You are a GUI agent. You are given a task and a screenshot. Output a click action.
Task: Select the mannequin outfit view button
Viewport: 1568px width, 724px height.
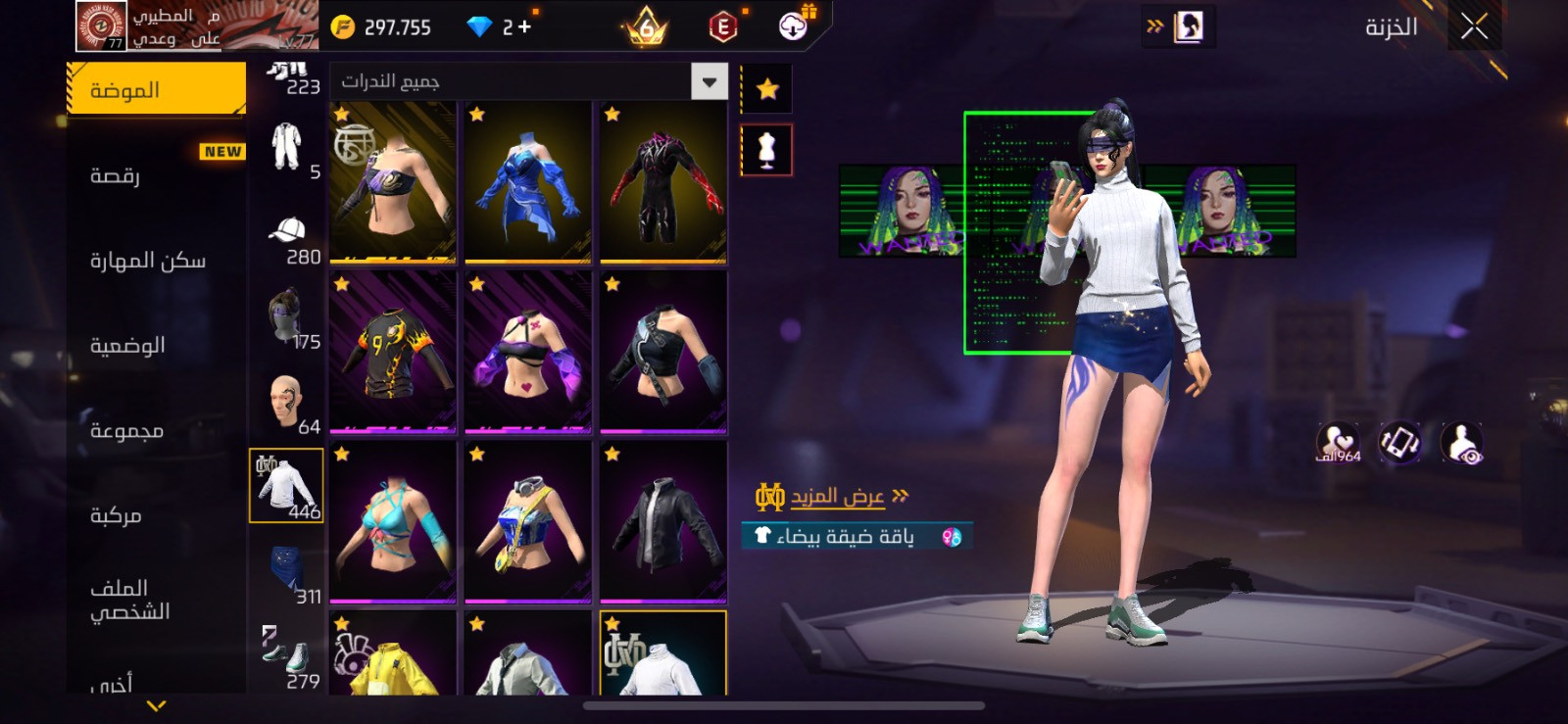pos(766,150)
